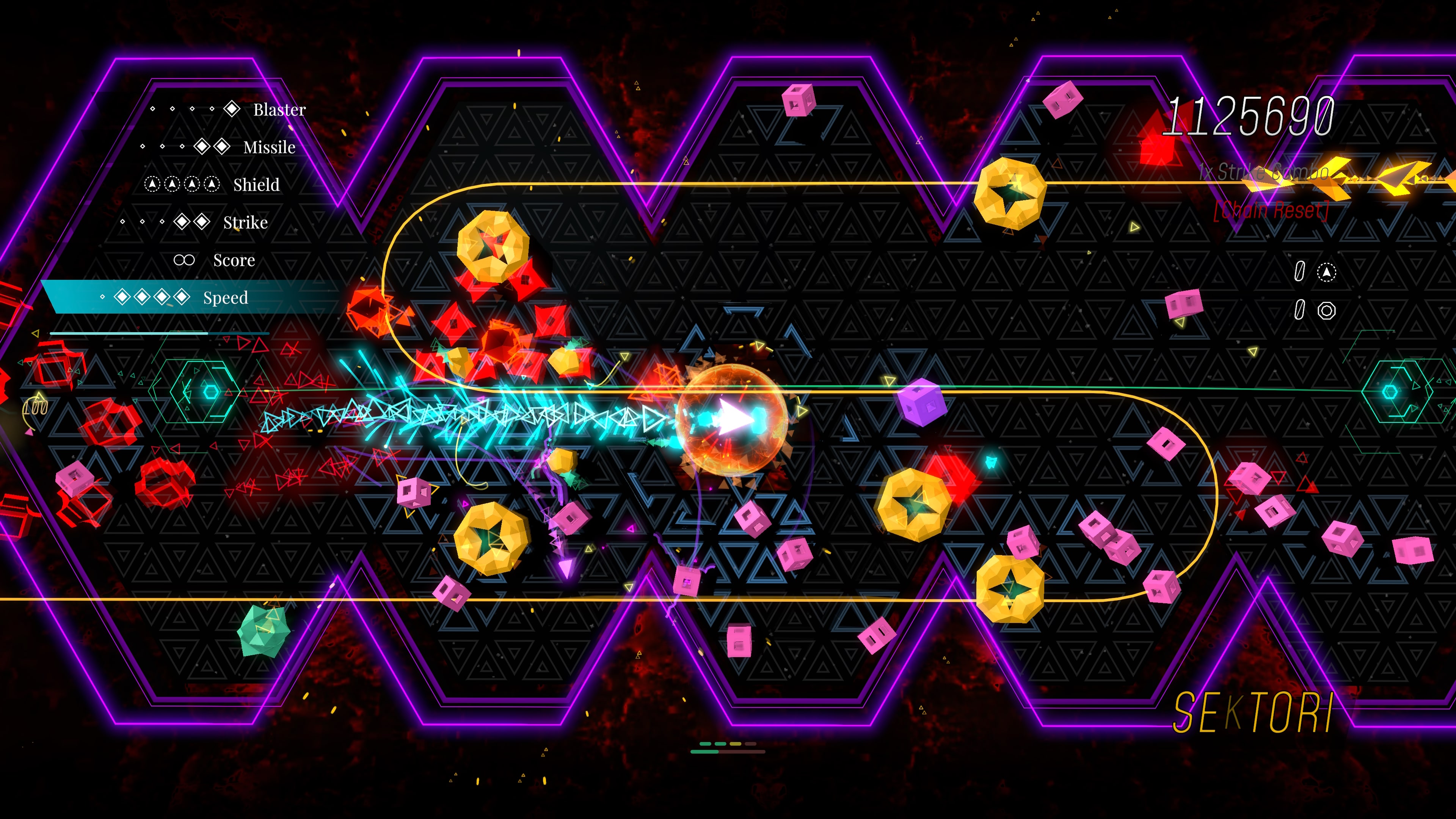Image resolution: width=1456 pixels, height=819 pixels.
Task: Click the infinity Score icon
Action: 184,259
